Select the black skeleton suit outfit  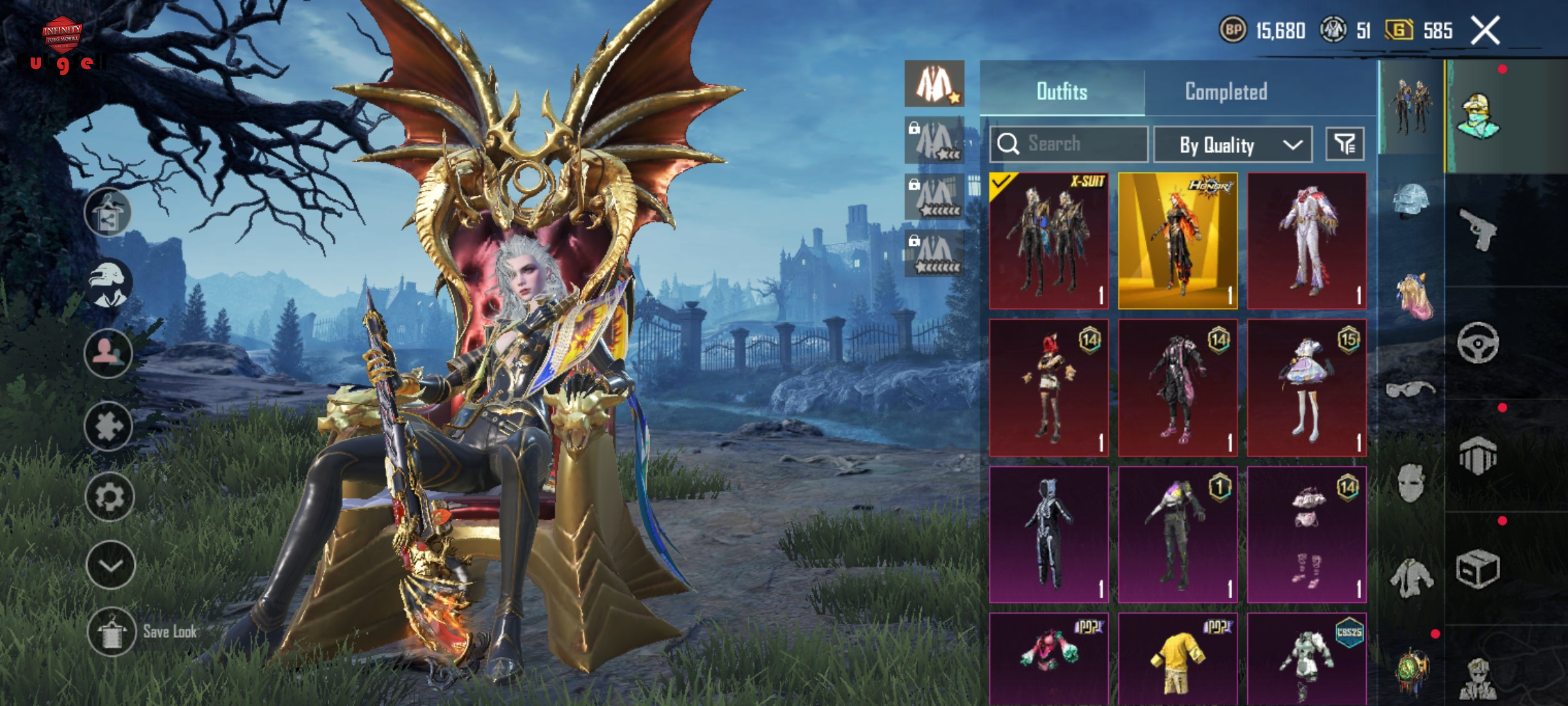pyautogui.click(x=1049, y=534)
